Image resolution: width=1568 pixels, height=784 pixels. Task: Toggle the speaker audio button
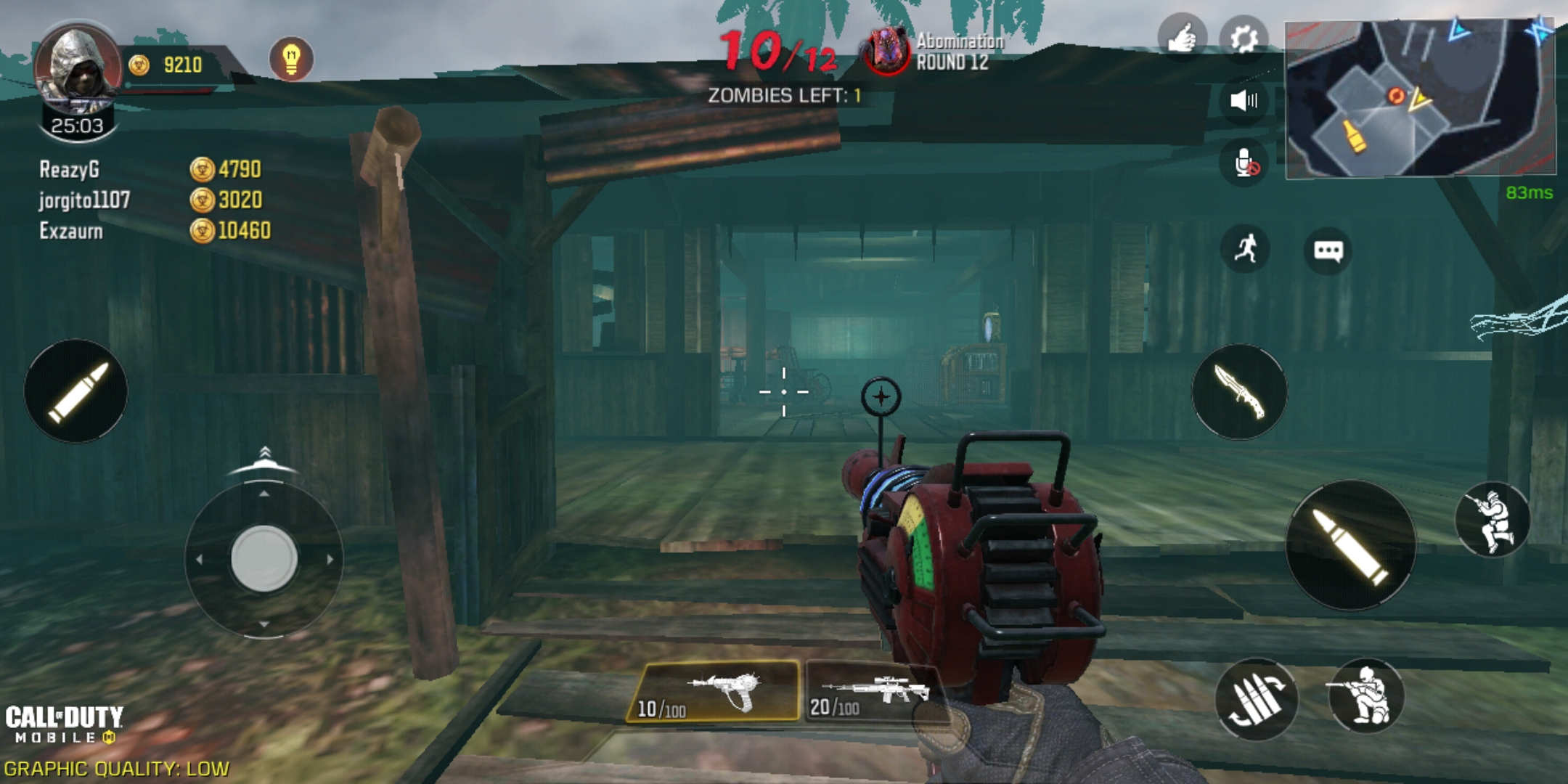(x=1244, y=100)
